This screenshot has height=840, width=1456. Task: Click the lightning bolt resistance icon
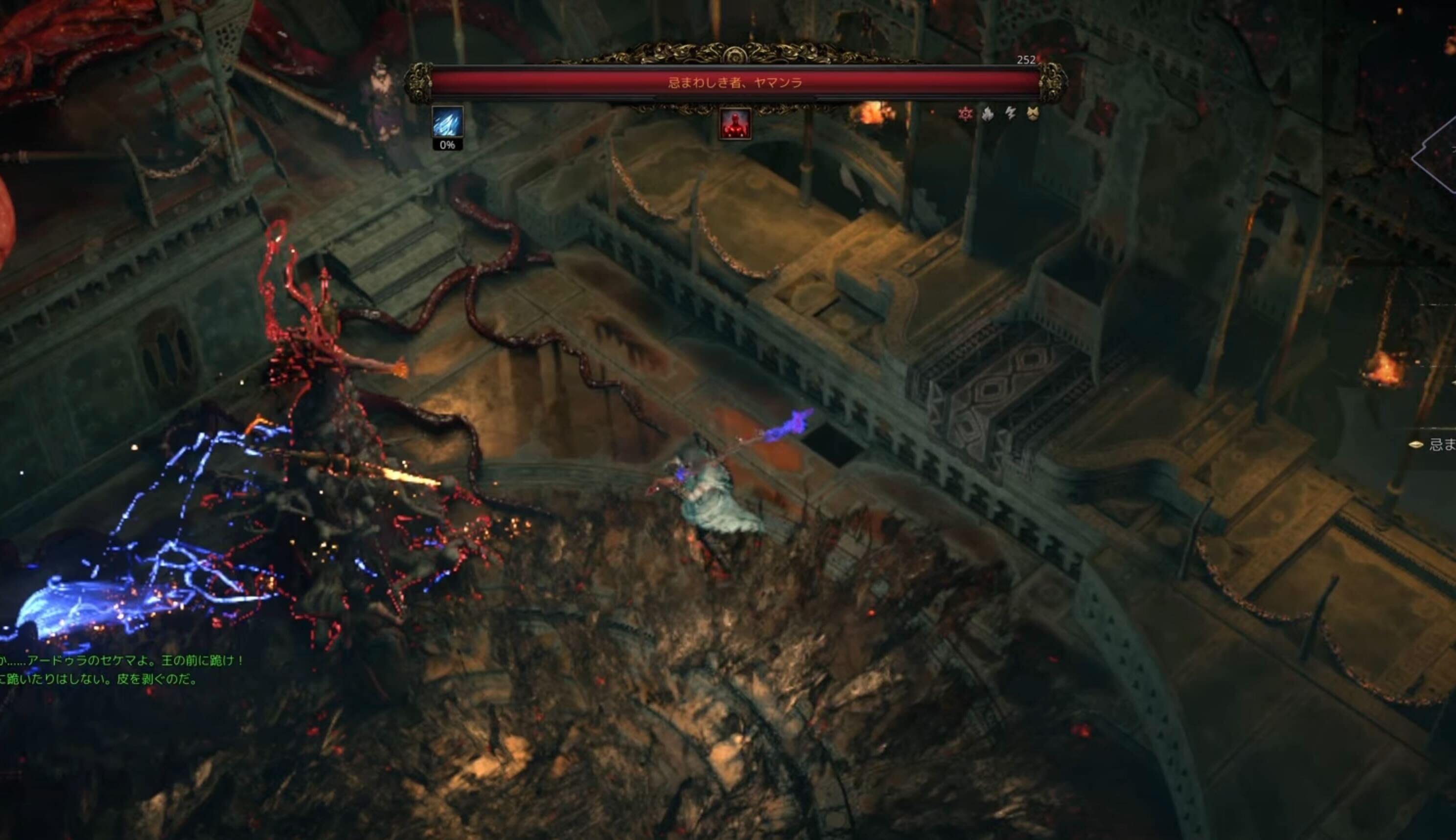pos(1010,113)
